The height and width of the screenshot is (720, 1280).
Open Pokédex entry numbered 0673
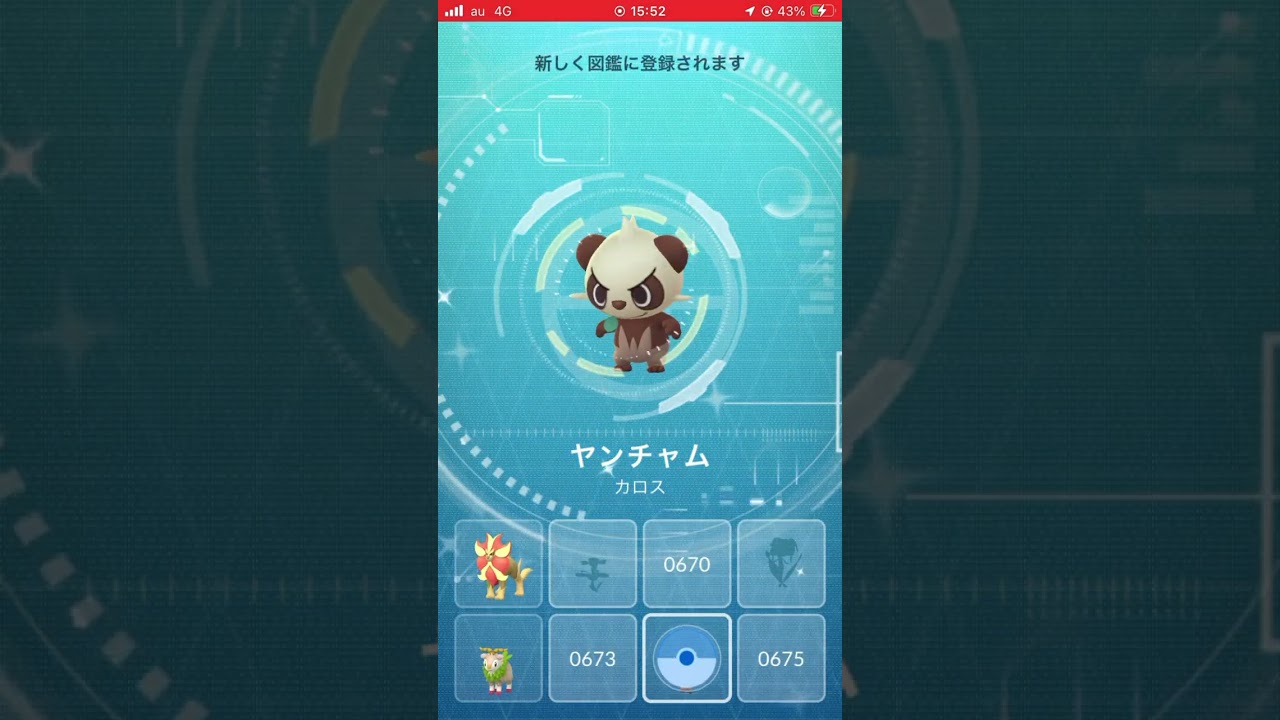592,659
